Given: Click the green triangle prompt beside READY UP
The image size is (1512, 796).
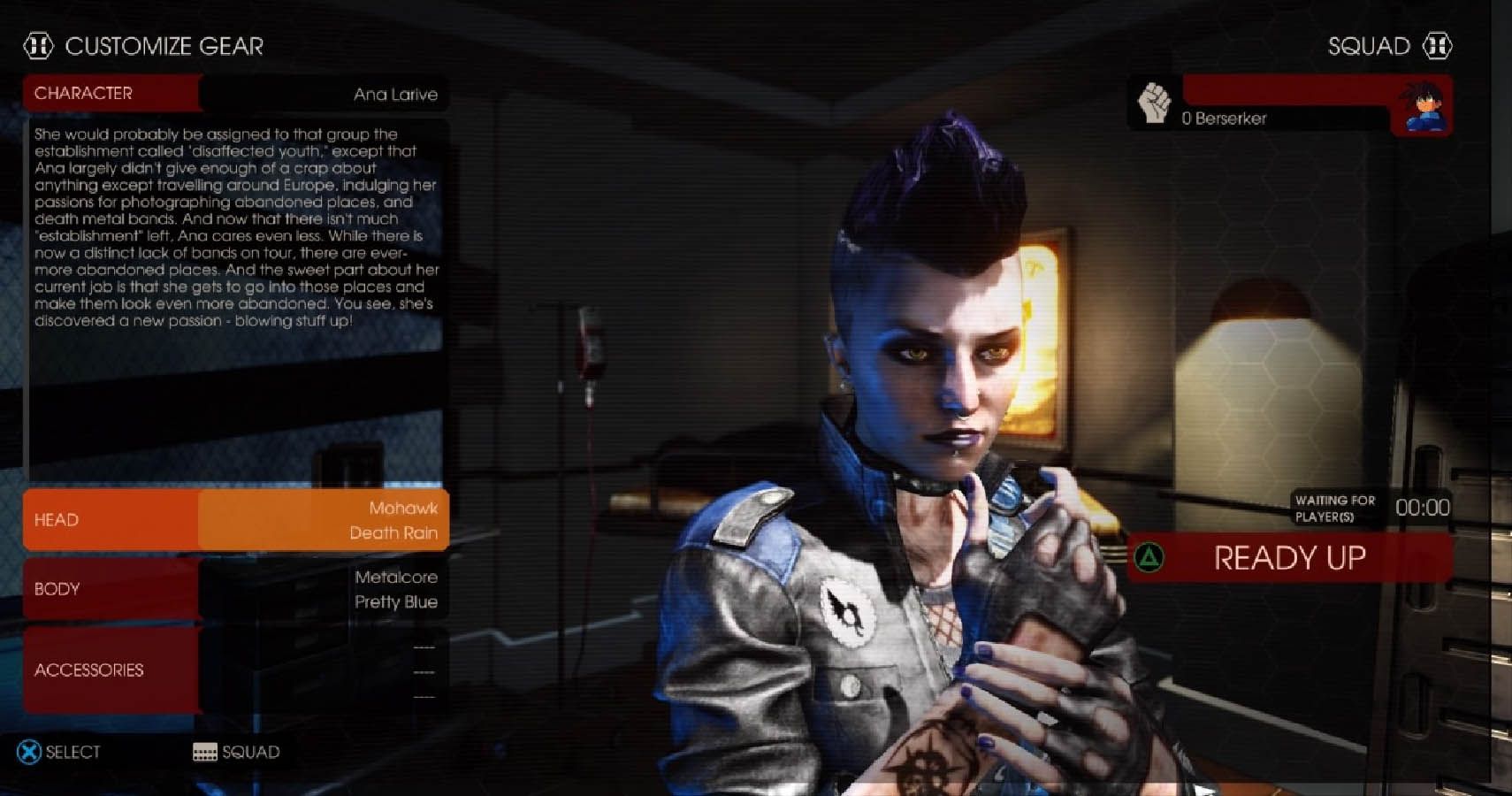Looking at the screenshot, I should click(x=1147, y=558).
